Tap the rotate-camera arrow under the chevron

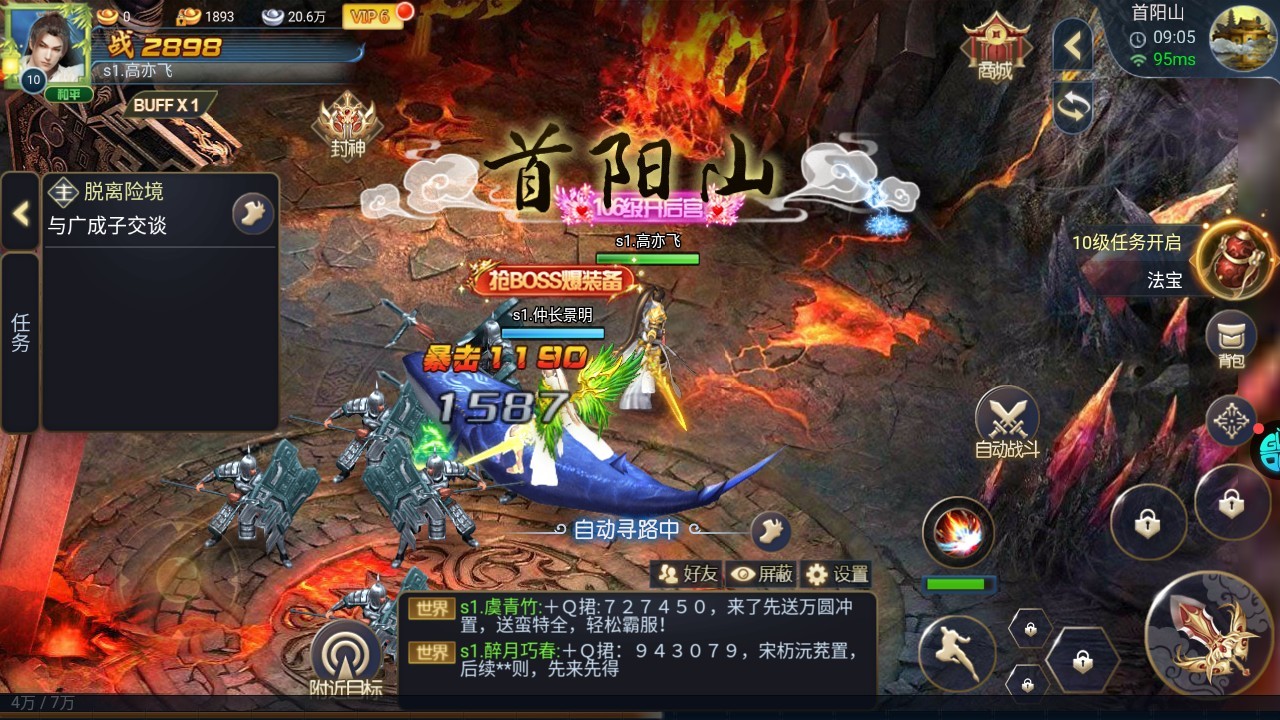pos(1071,106)
